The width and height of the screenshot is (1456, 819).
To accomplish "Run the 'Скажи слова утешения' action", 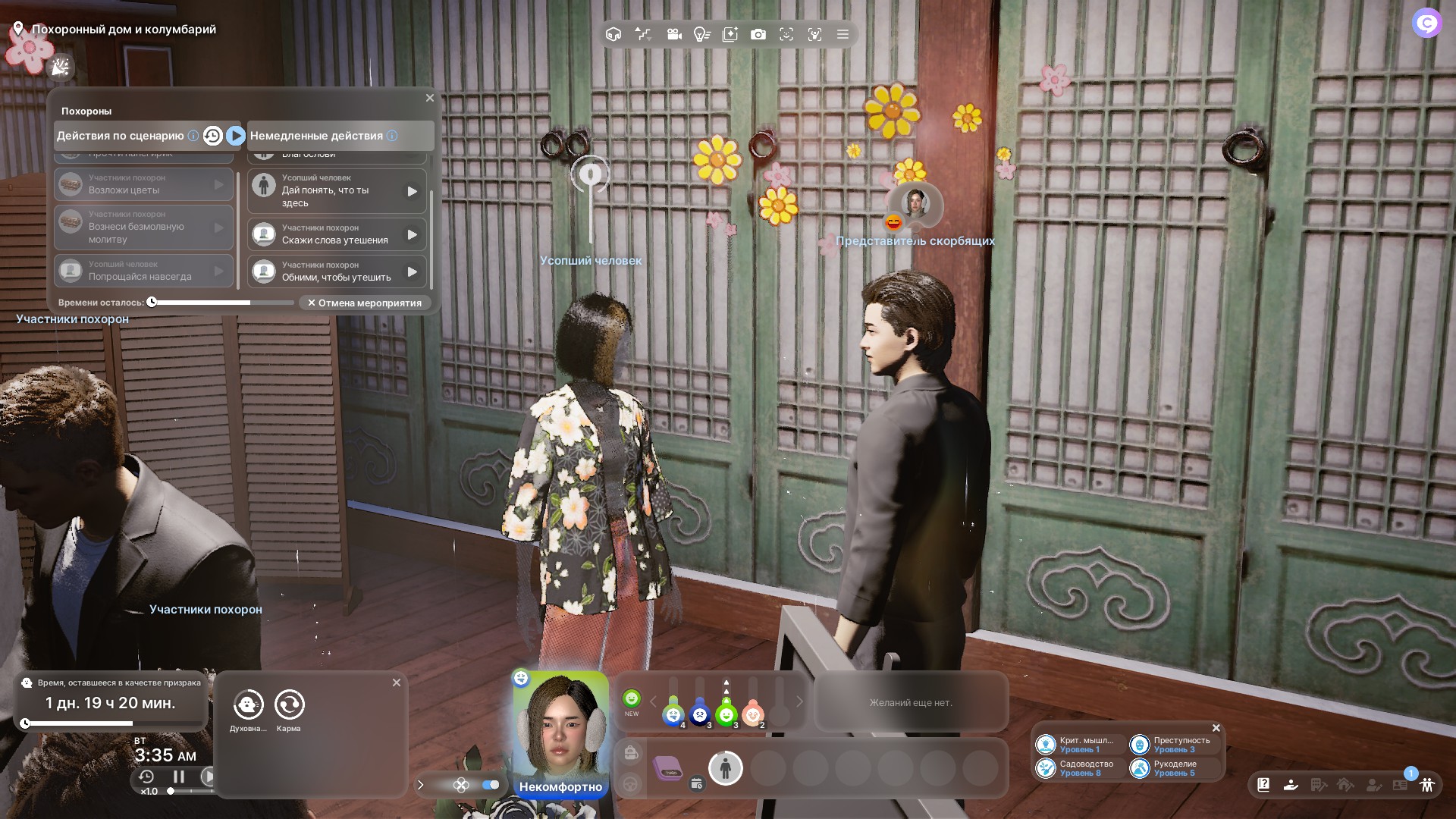I will tap(412, 234).
